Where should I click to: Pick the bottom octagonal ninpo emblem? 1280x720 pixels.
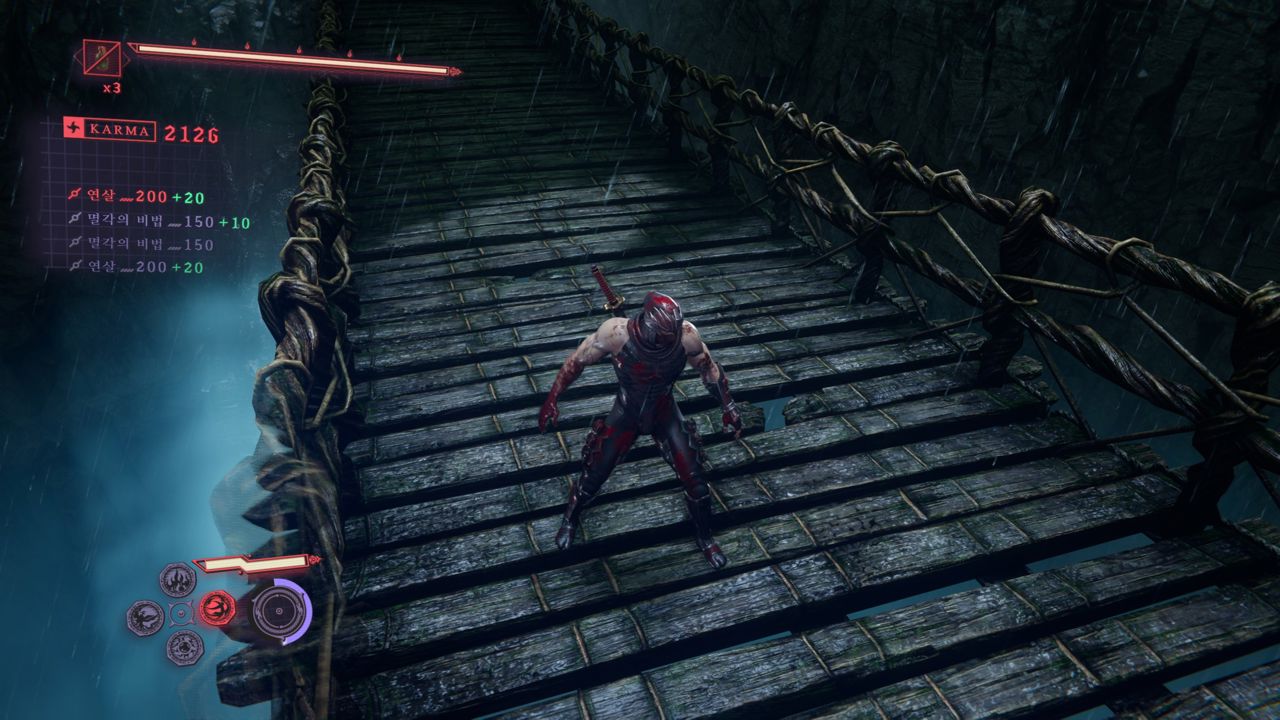(184, 647)
